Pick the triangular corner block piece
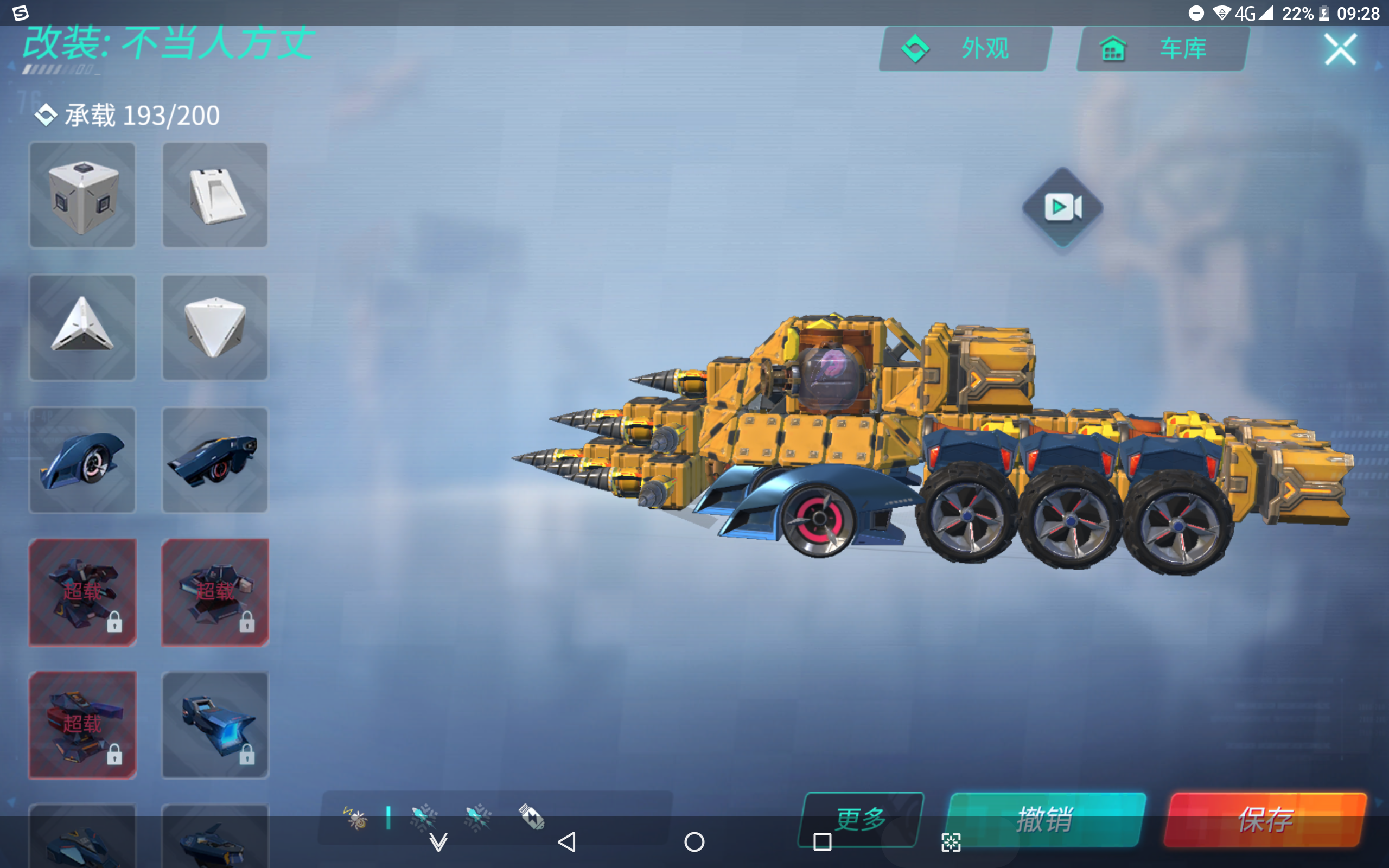Viewport: 1389px width, 868px height. point(82,327)
